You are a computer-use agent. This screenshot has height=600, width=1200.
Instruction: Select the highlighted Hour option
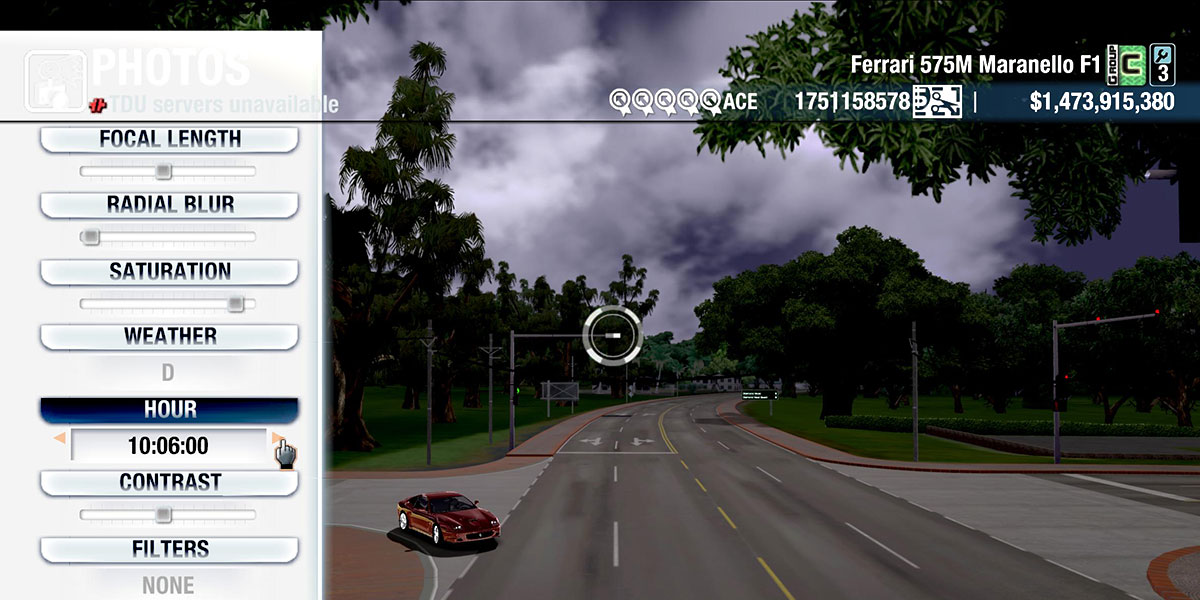click(x=169, y=410)
